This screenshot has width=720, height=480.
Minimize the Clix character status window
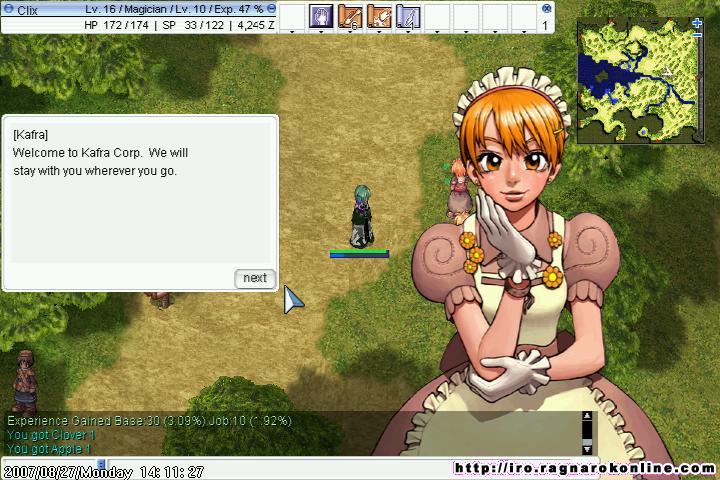[272, 8]
